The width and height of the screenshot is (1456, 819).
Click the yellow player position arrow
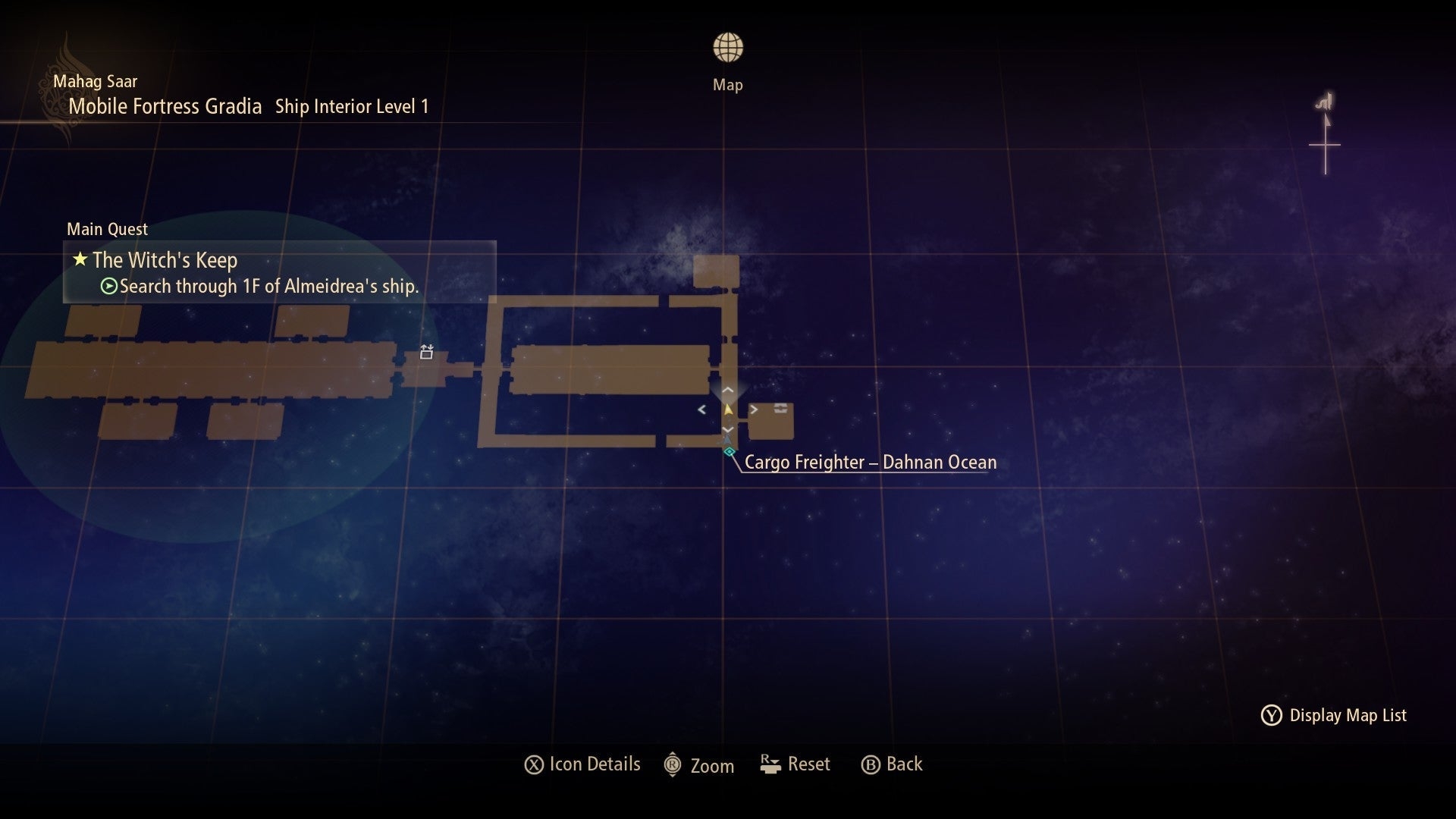pyautogui.click(x=728, y=409)
